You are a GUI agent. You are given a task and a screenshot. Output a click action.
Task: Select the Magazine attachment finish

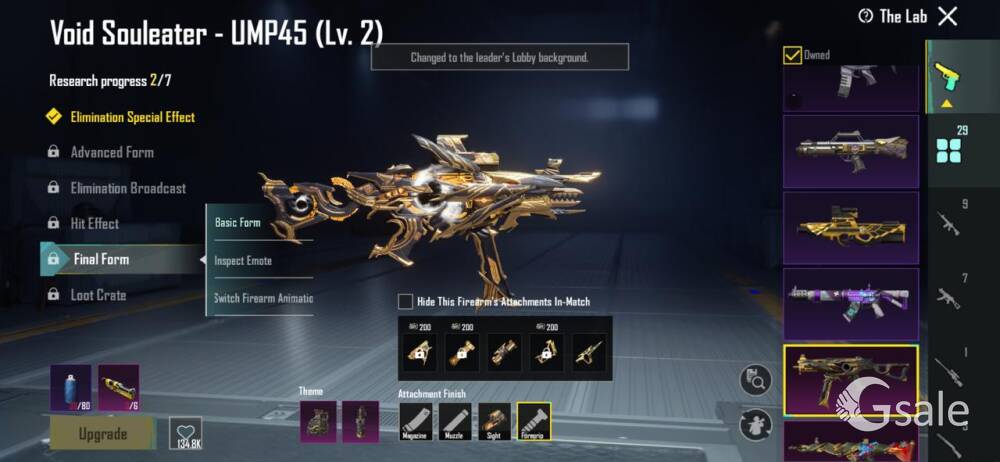(416, 421)
